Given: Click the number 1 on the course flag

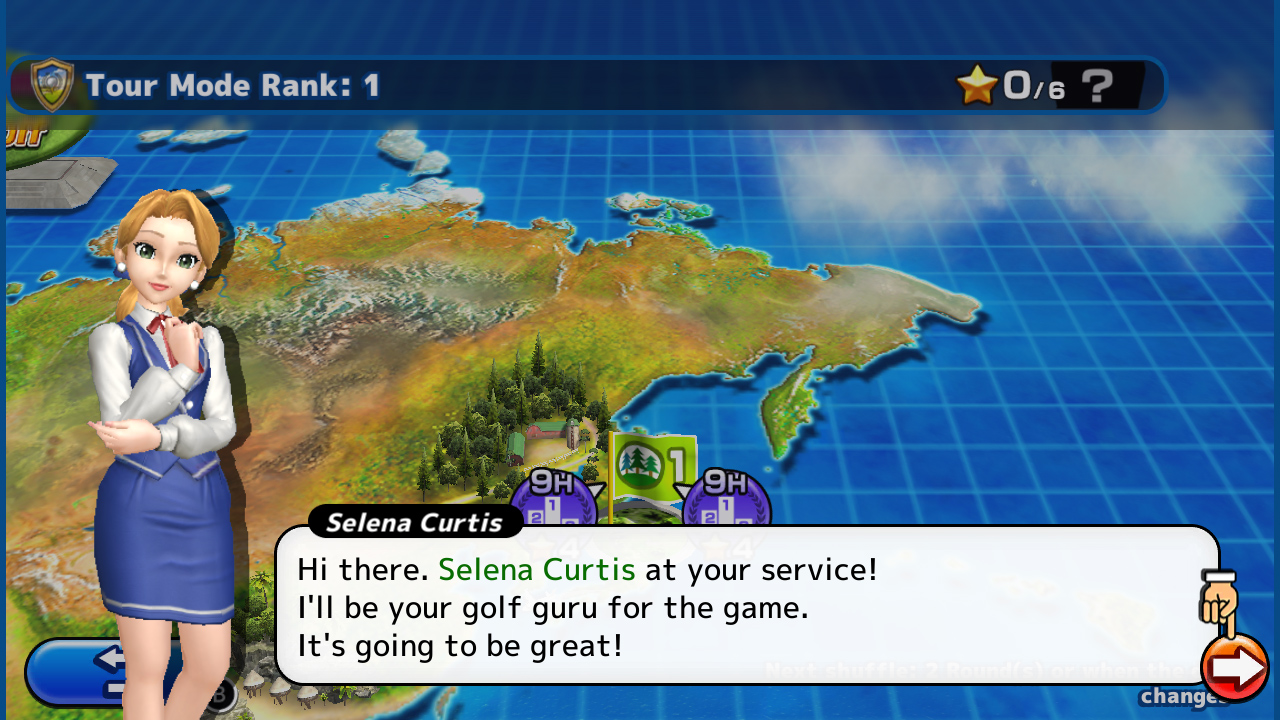Looking at the screenshot, I should [676, 461].
